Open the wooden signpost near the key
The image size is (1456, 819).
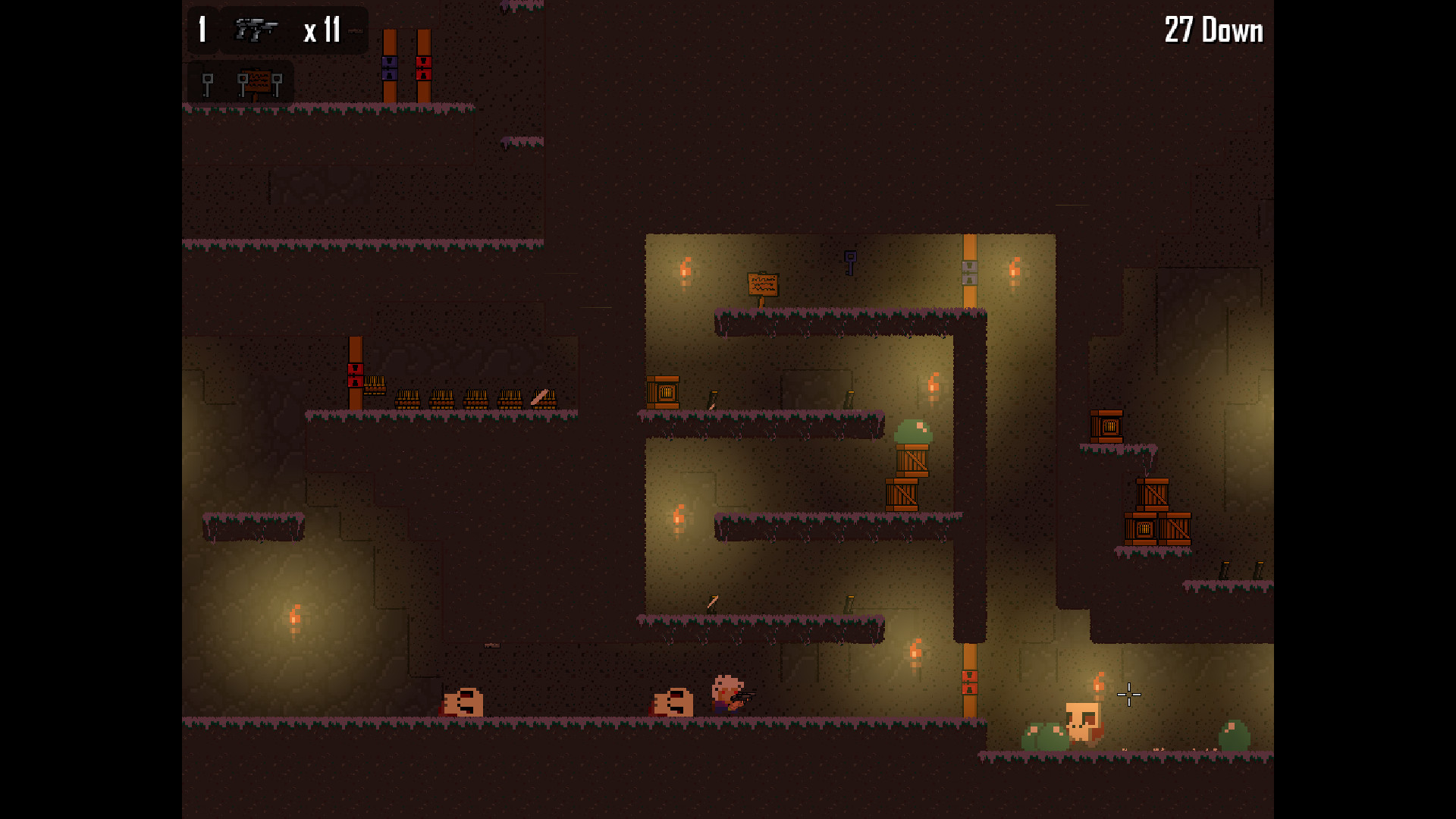pyautogui.click(x=763, y=284)
